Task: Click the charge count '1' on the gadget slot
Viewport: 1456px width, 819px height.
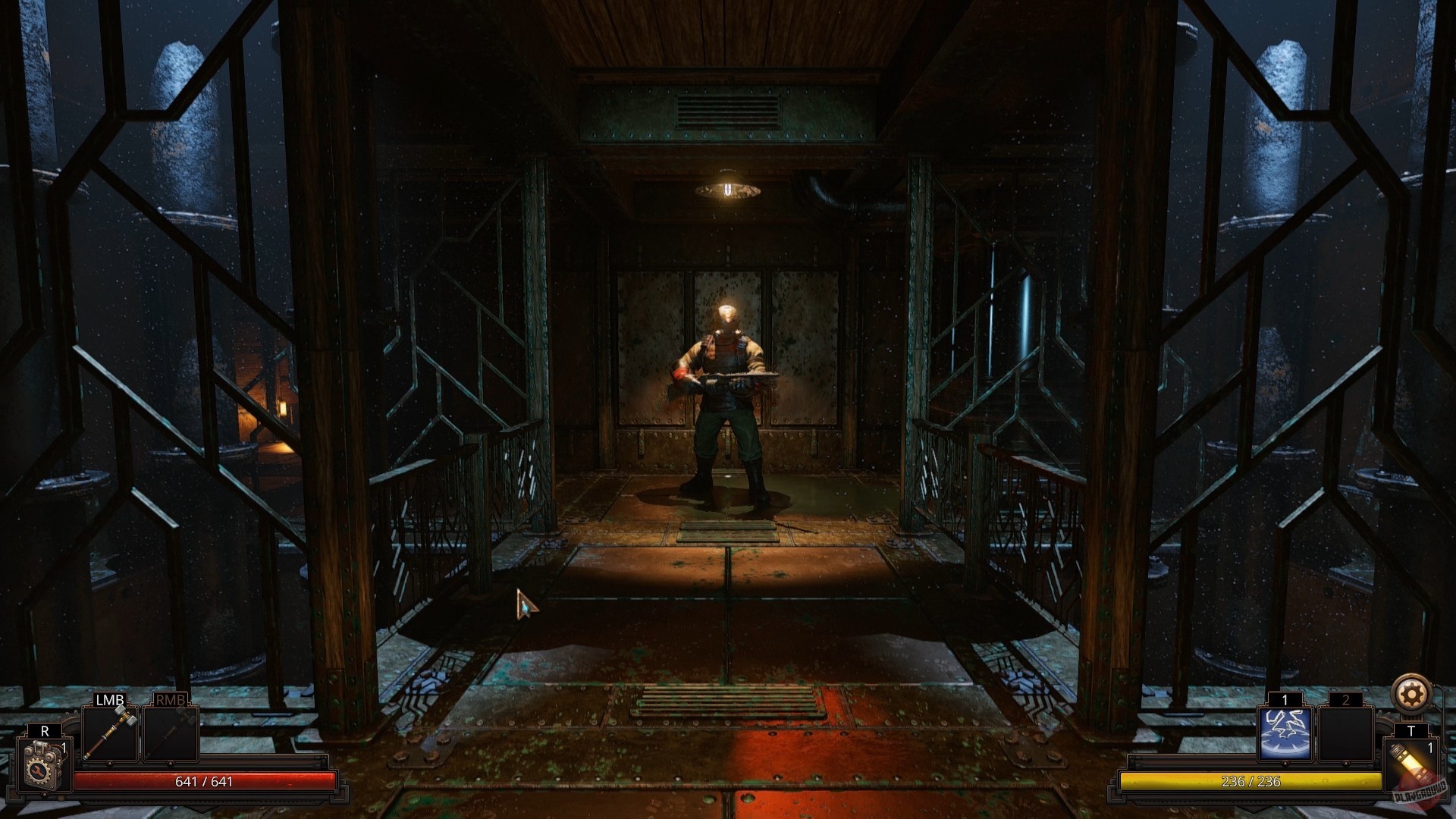Action: coord(64,747)
